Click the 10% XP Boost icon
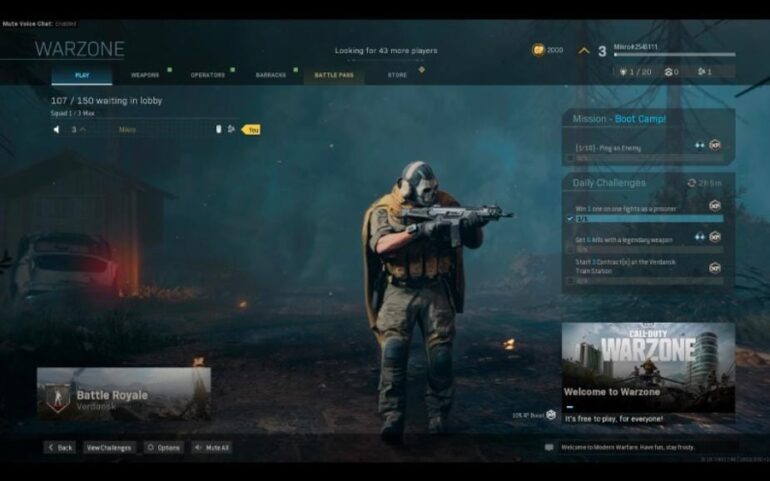This screenshot has width=770, height=481. 551,414
